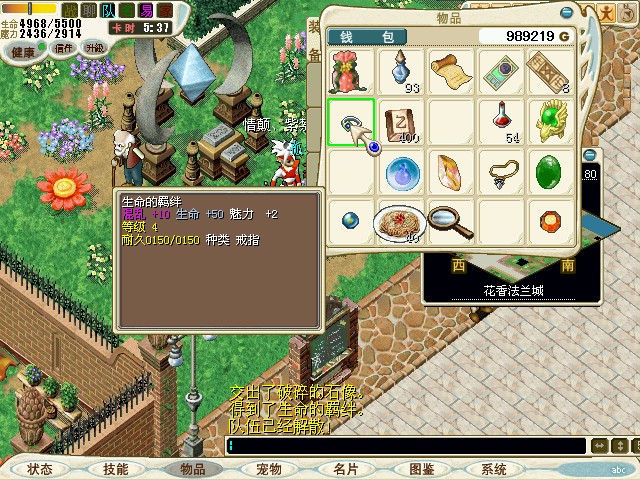Select the noodle dish item
The width and height of the screenshot is (640, 480).
(x=400, y=222)
